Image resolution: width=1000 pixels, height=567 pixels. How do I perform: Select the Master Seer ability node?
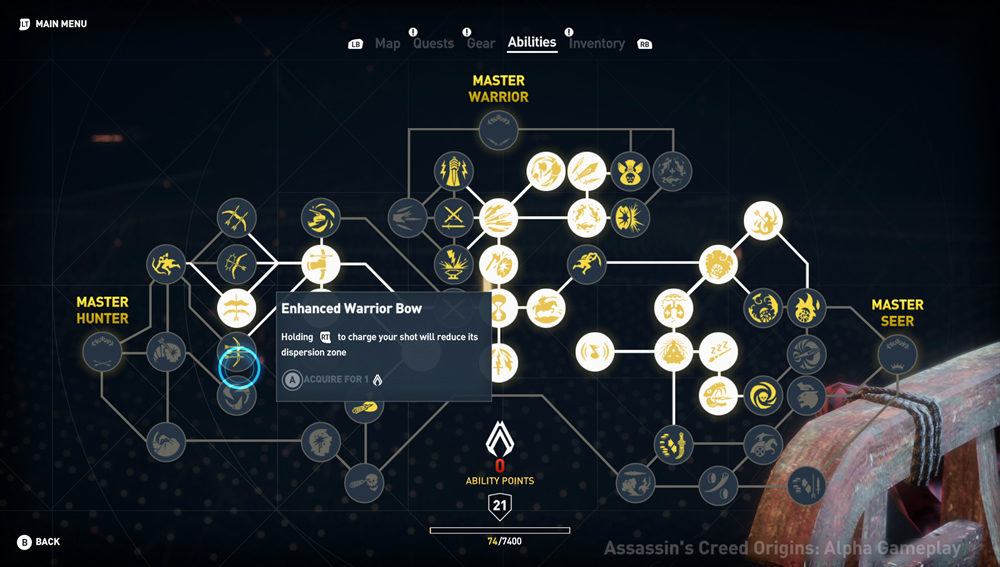(x=897, y=352)
